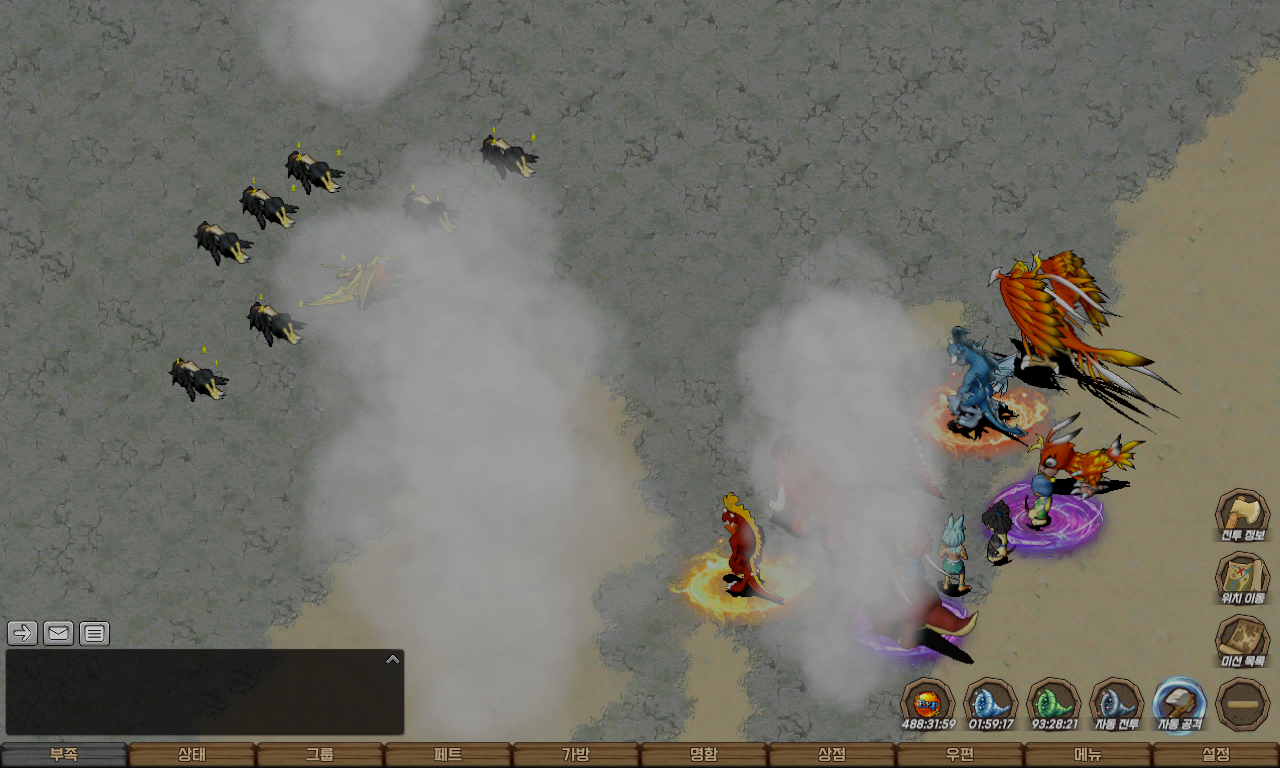The width and height of the screenshot is (1280, 768).
Task: Open the 우편 (mail) menu
Action: (x=960, y=755)
